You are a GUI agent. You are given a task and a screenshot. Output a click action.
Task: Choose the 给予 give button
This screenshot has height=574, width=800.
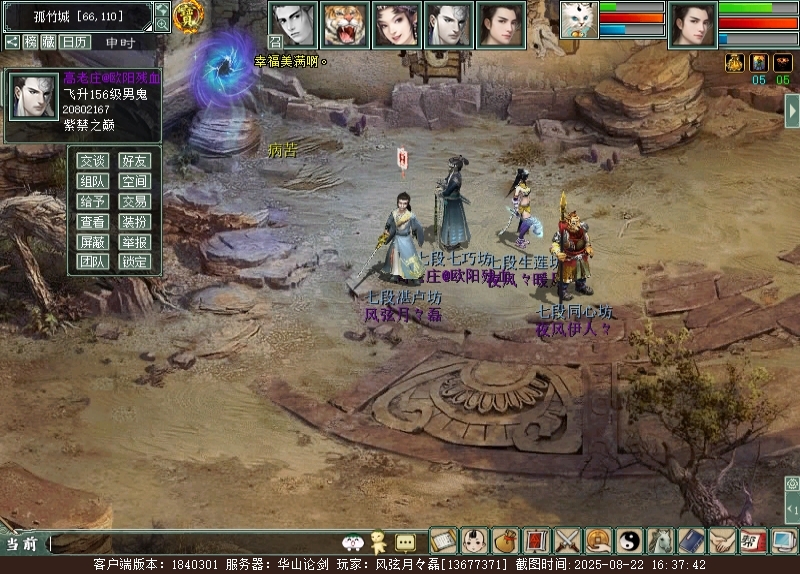coord(93,201)
